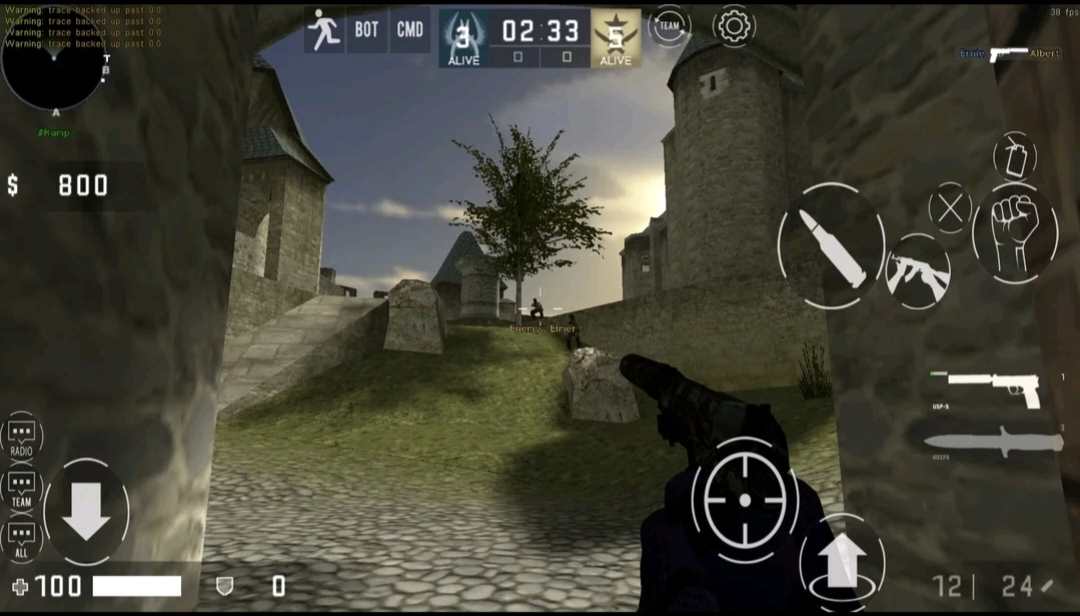Tap the small X circle button
The height and width of the screenshot is (616, 1080).
point(950,209)
